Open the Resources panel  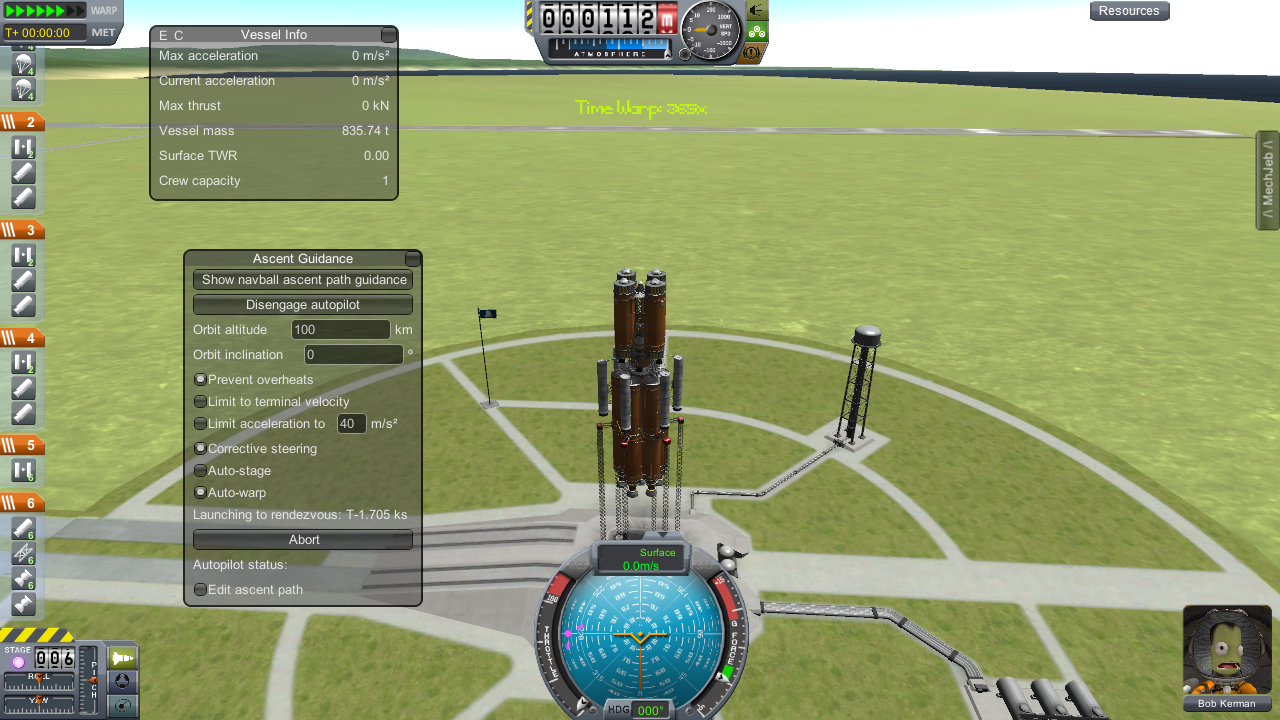(1129, 11)
